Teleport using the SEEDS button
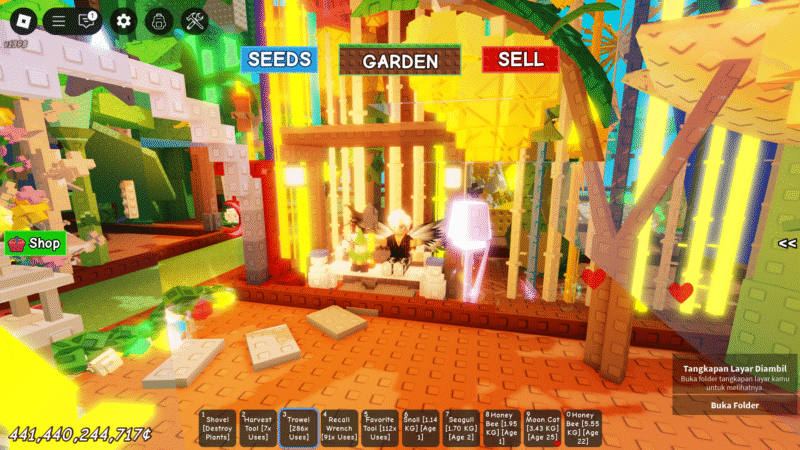The height and width of the screenshot is (450, 800). (x=279, y=59)
